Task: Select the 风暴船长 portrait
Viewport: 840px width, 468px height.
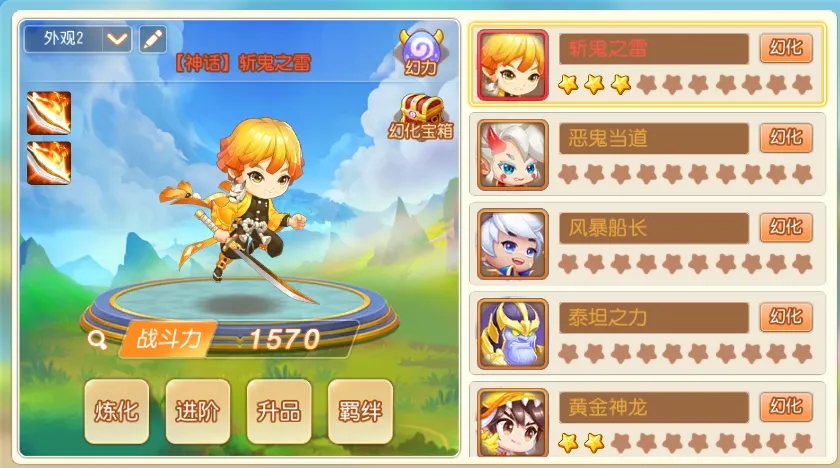Action: point(512,243)
